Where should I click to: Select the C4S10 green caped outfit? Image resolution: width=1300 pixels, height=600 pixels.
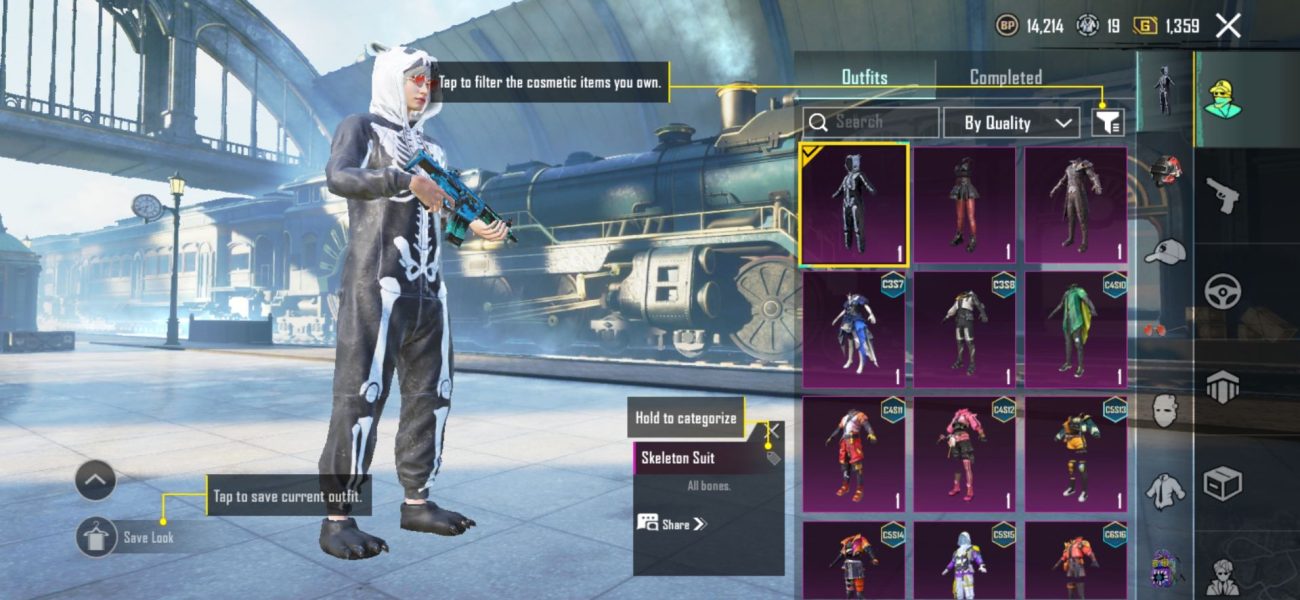[1075, 330]
